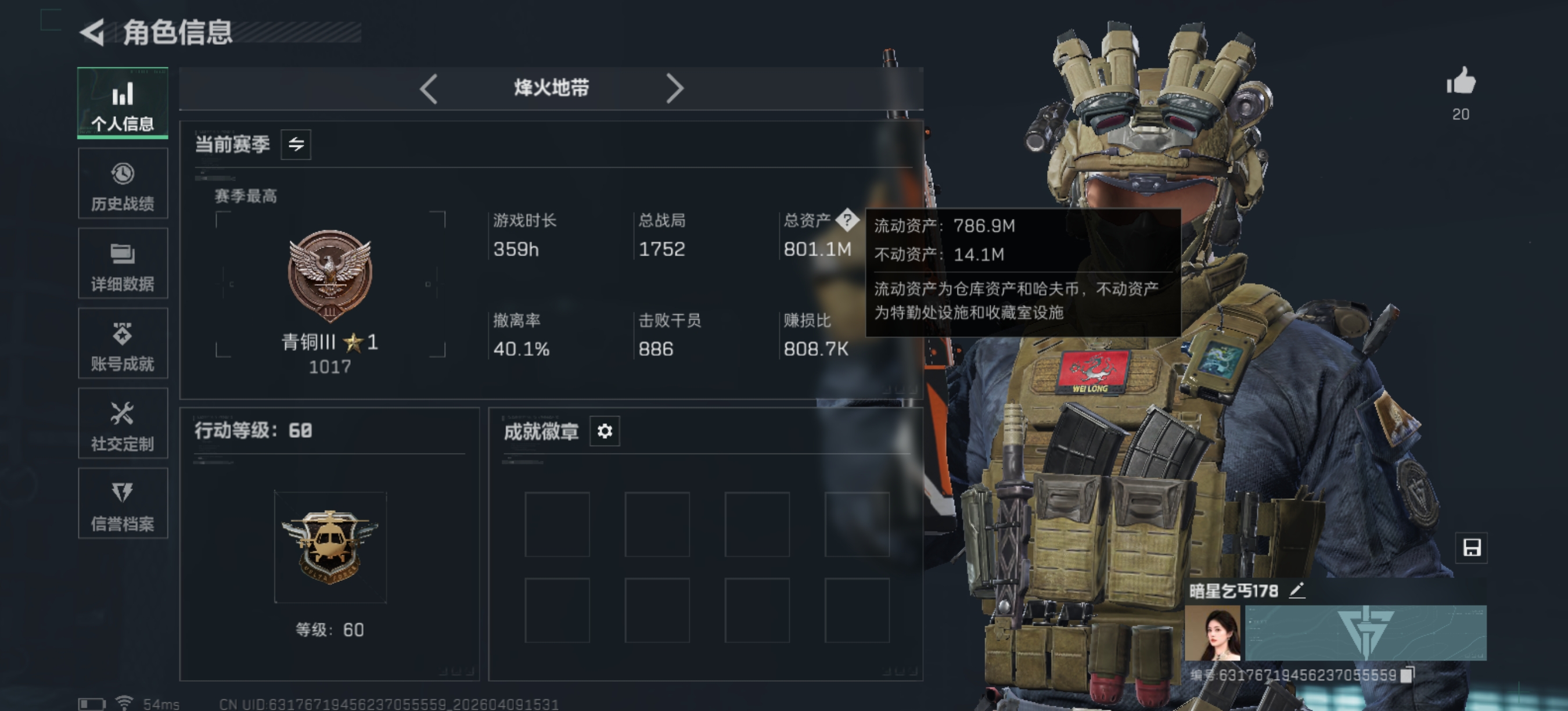Select the 账号成就 sidebar icon
This screenshot has width=1568, height=711.
coord(123,344)
